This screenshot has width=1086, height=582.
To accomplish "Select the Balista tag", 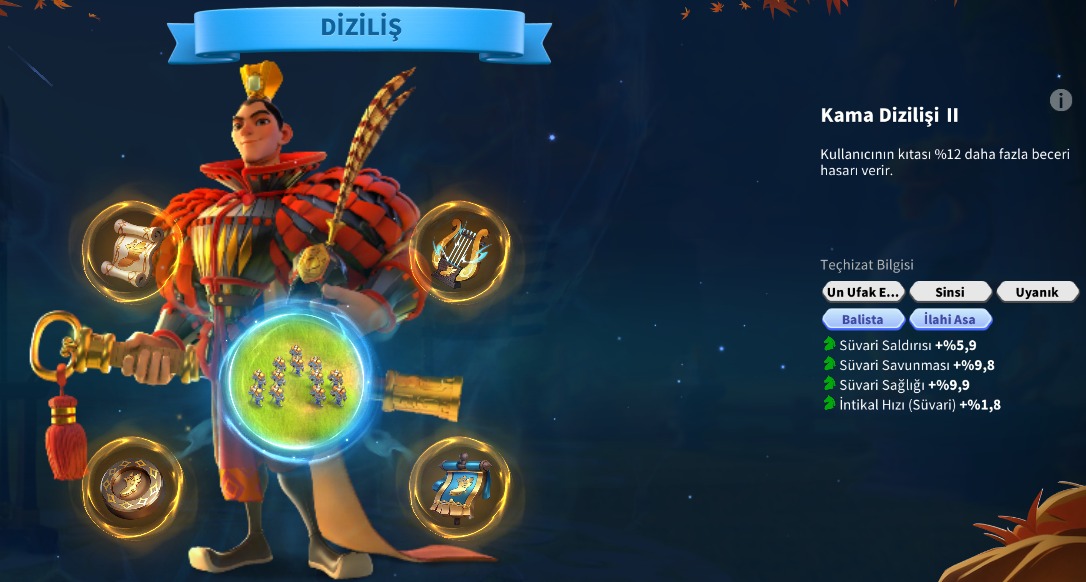I will 863,319.
